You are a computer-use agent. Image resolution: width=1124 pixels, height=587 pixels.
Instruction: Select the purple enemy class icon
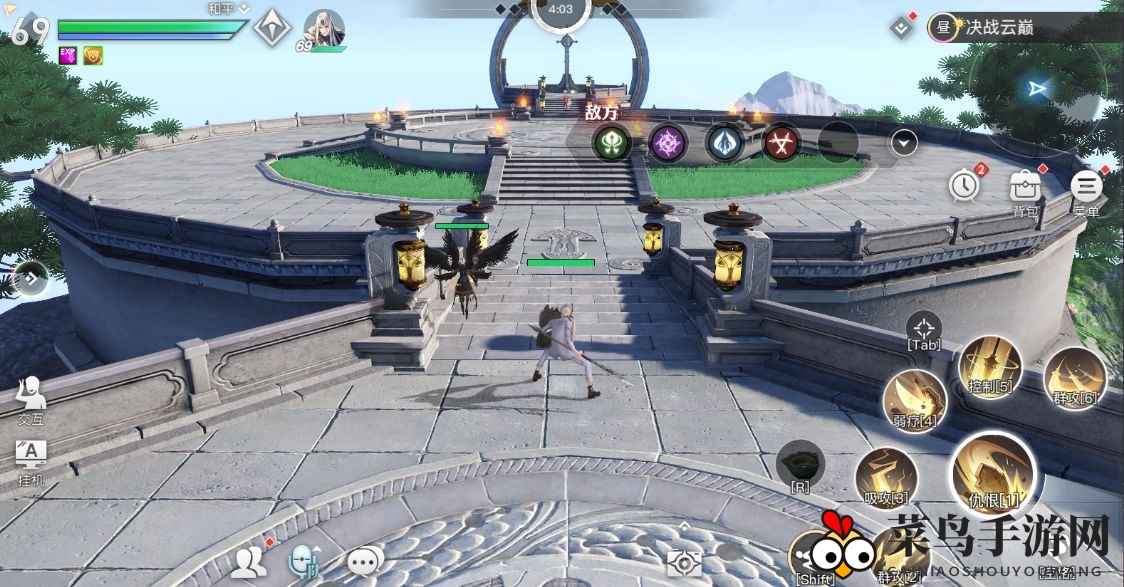[667, 143]
